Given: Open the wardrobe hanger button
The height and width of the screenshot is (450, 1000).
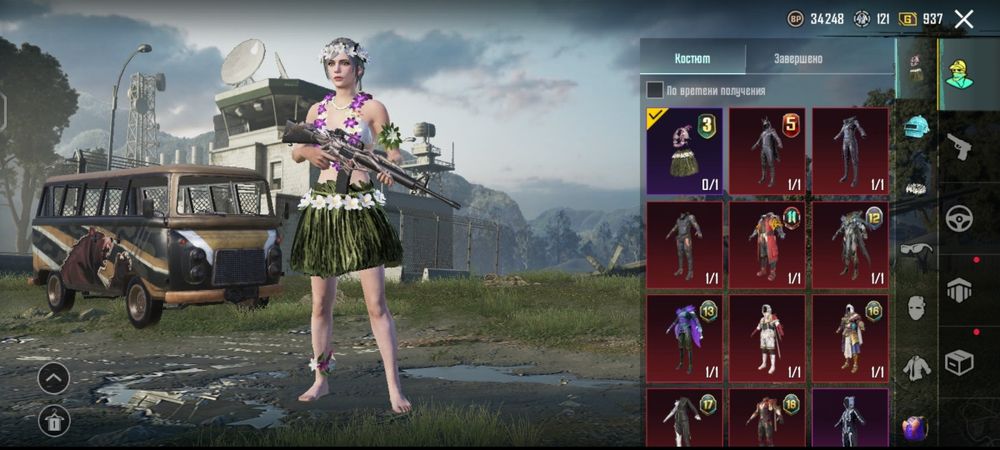Looking at the screenshot, I should pyautogui.click(x=53, y=420).
